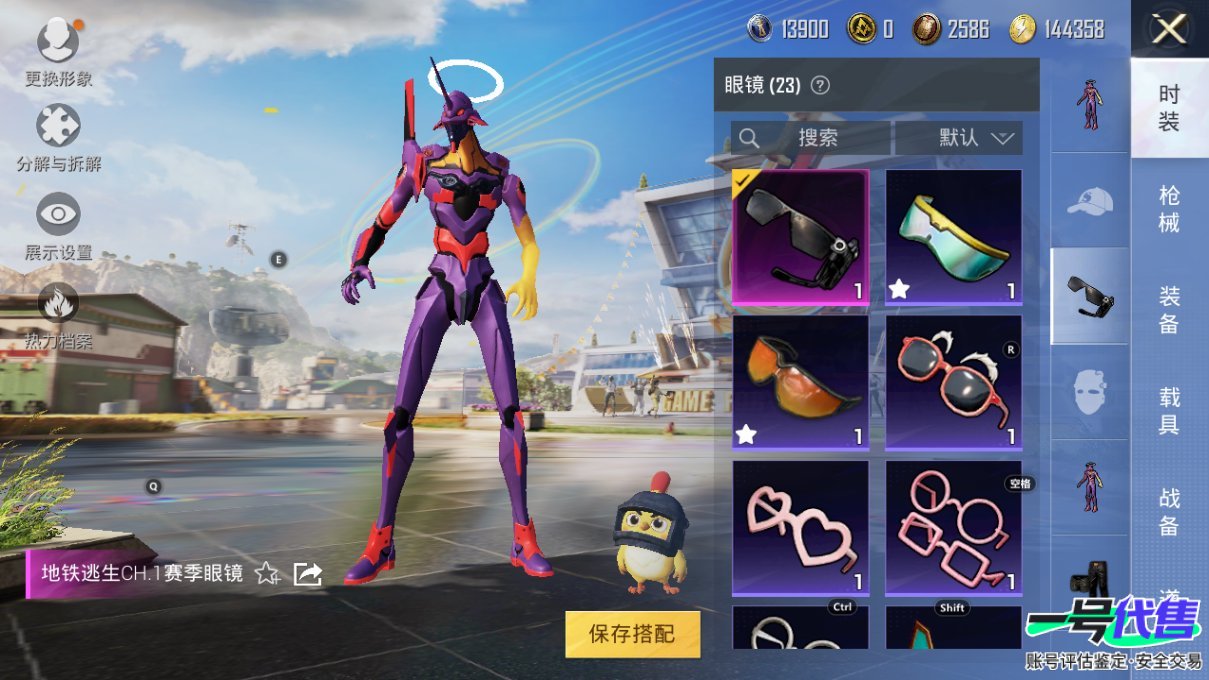This screenshot has width=1209, height=680.
Task: Close the wardrobe with the X button
Action: pyautogui.click(x=1168, y=30)
